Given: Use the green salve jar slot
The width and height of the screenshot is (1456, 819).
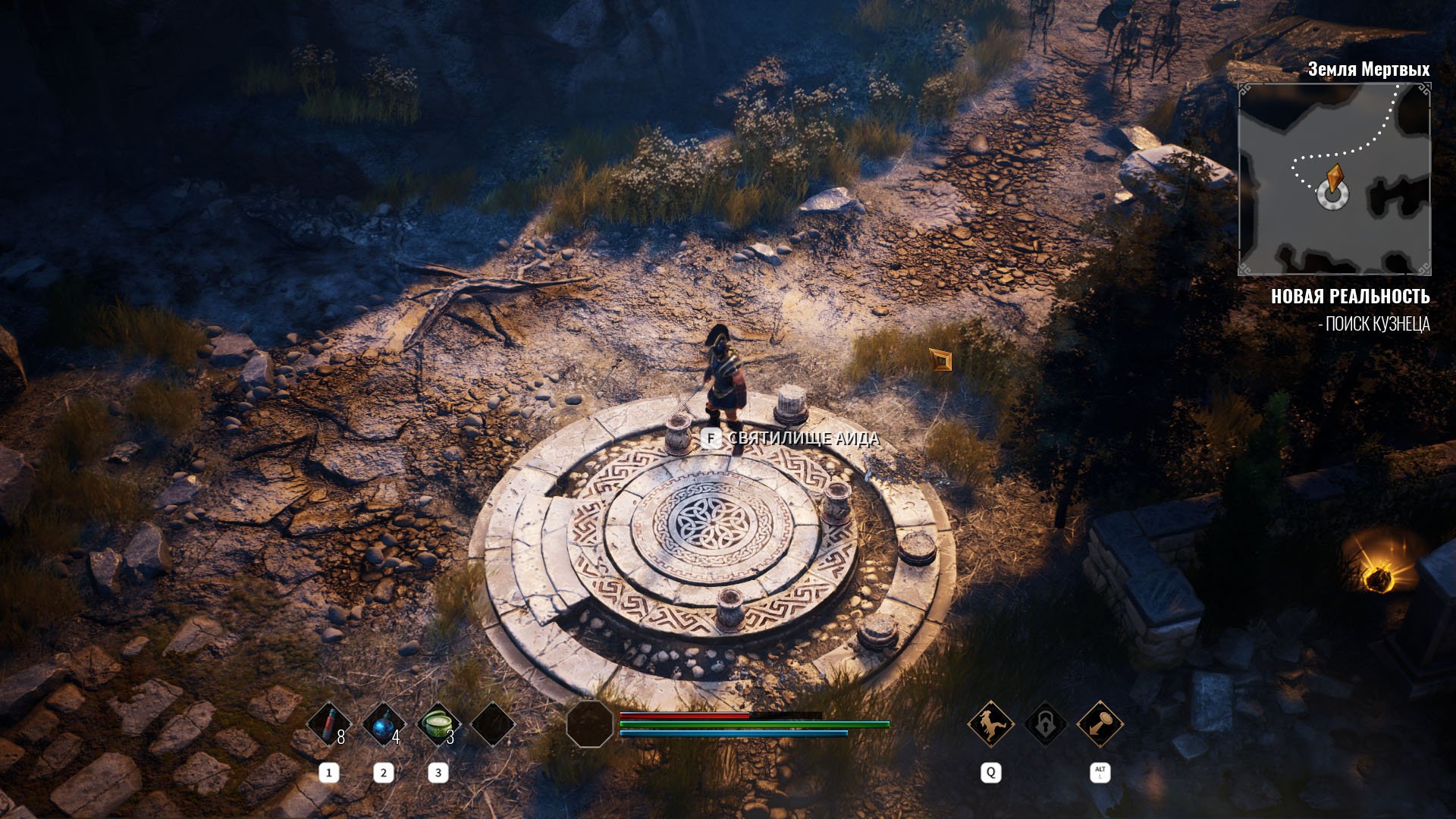Looking at the screenshot, I should pos(438,725).
